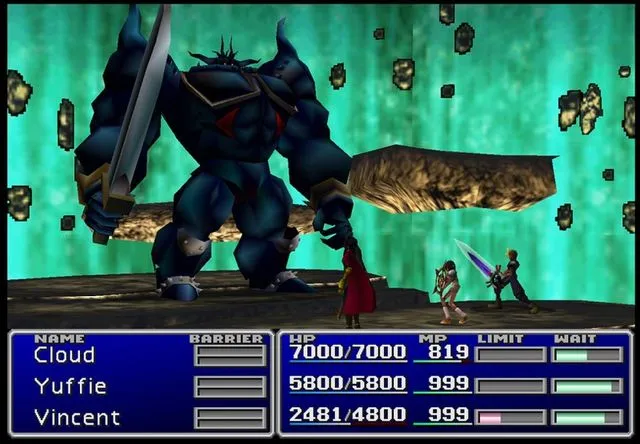Select Cloud in the party list
This screenshot has width=640, height=444.
pyautogui.click(x=64, y=355)
